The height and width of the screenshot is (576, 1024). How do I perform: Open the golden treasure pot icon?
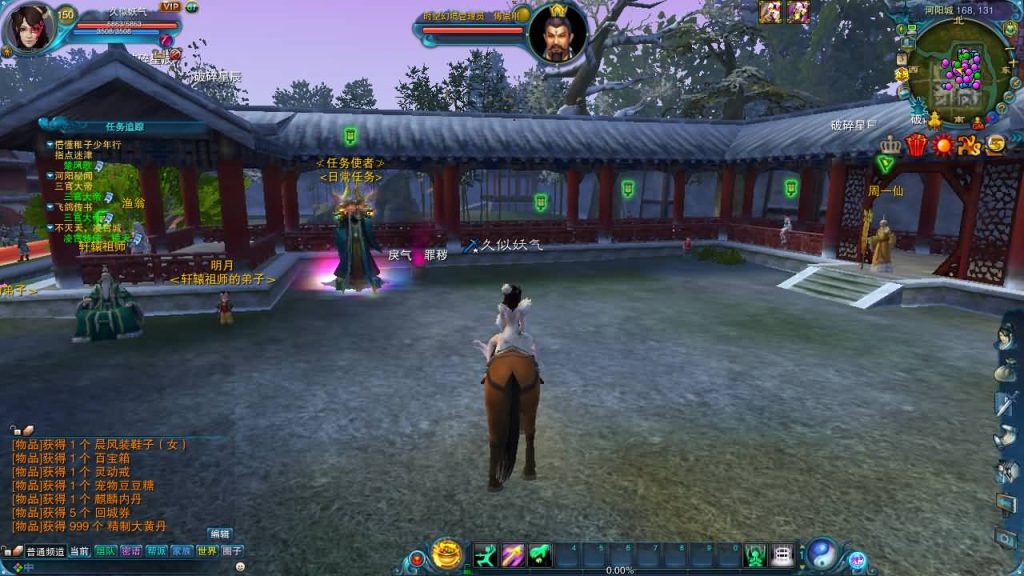[447, 554]
